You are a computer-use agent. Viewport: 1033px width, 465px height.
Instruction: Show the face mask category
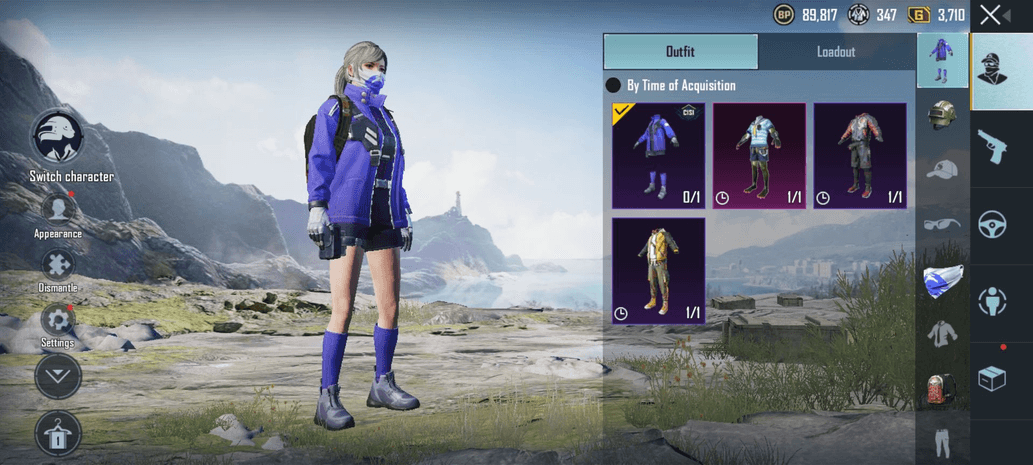[x=942, y=279]
